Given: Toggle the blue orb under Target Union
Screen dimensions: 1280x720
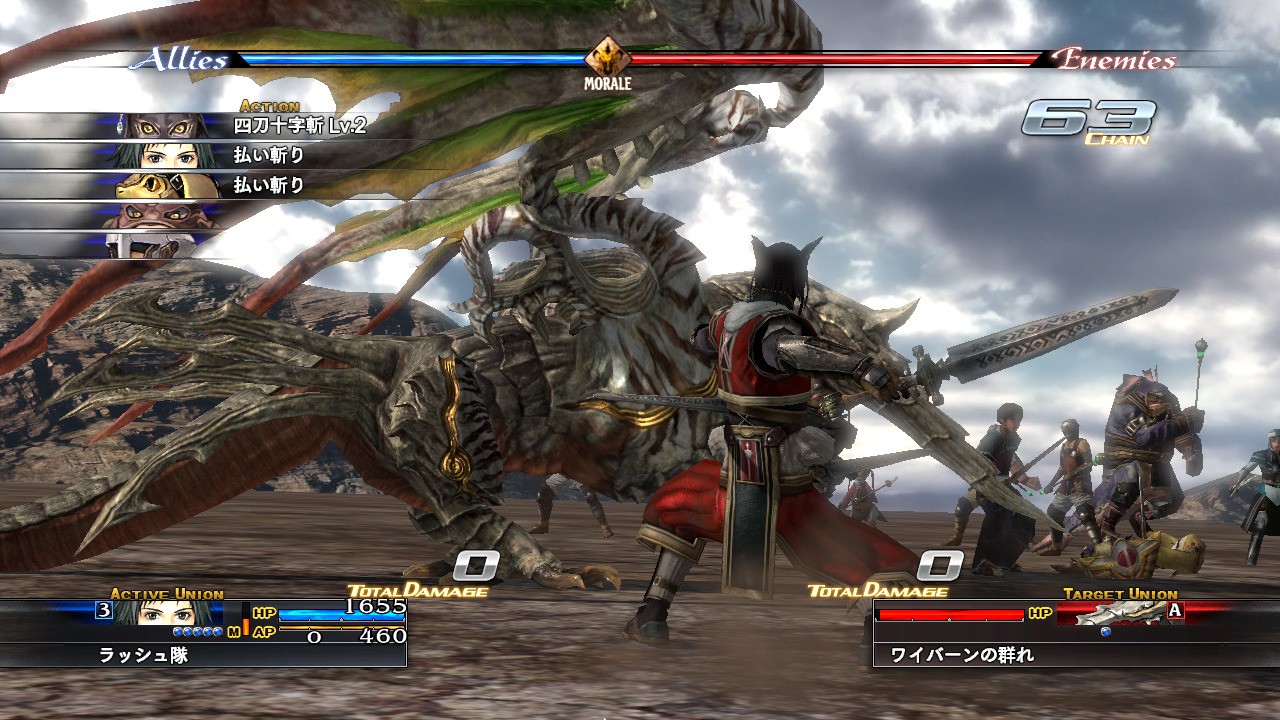Looking at the screenshot, I should tap(1106, 632).
